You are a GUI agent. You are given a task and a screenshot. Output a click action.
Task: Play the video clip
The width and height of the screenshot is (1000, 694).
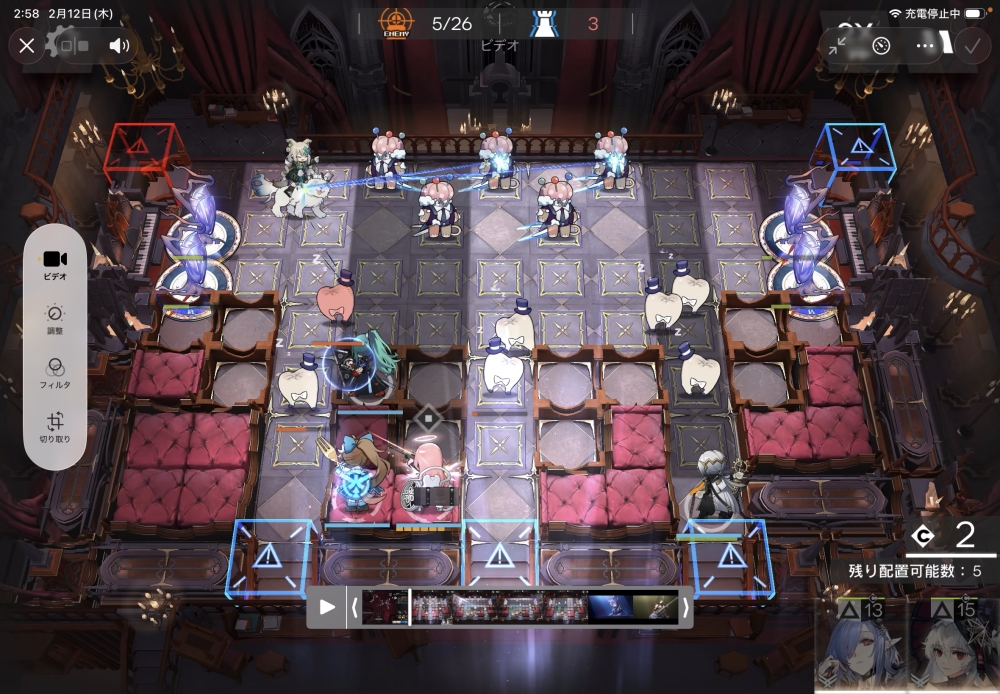point(327,607)
